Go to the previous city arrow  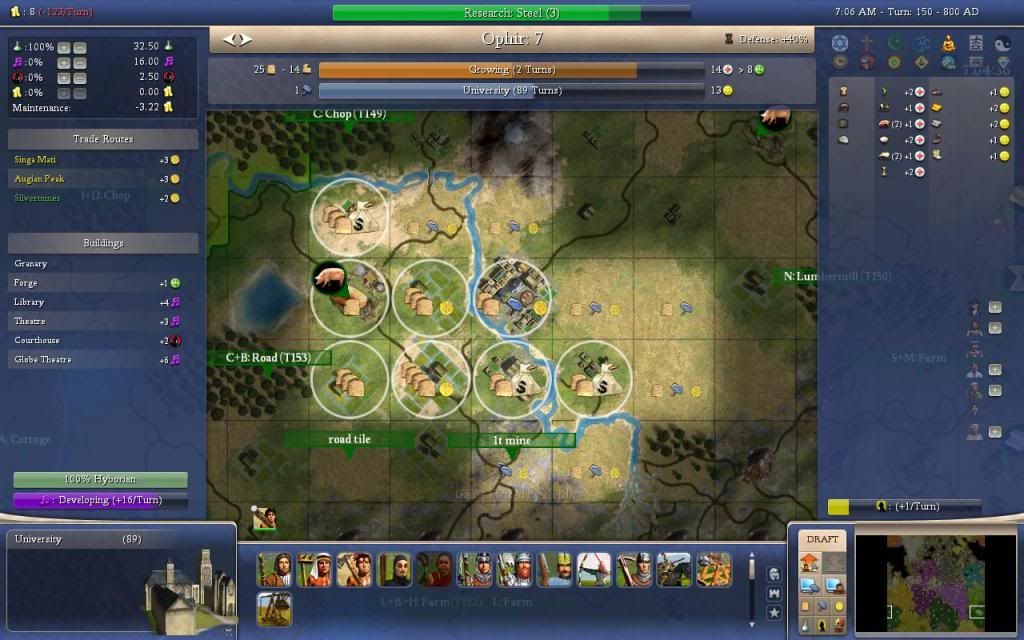click(229, 40)
